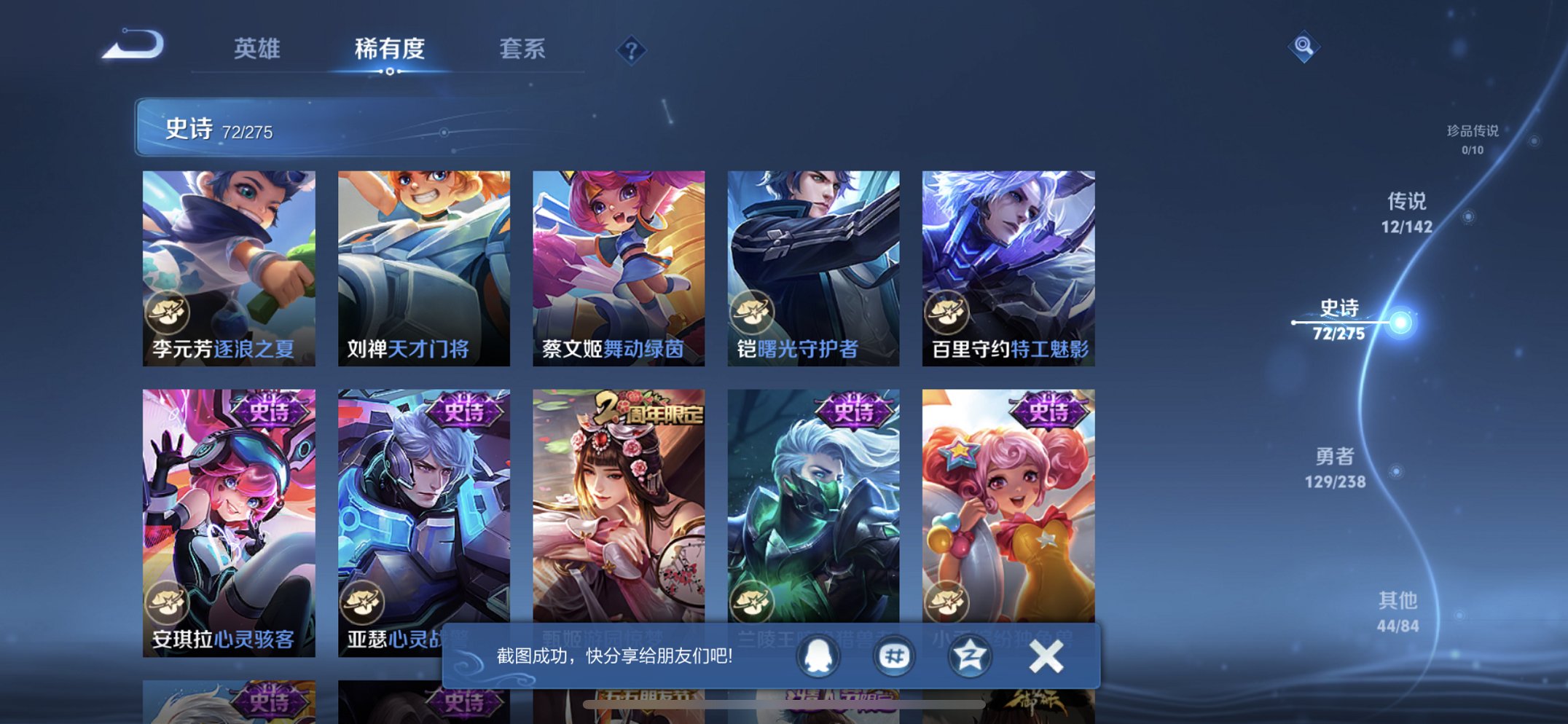Switch to the 英雄 tab
The image size is (1568, 724).
(x=259, y=48)
